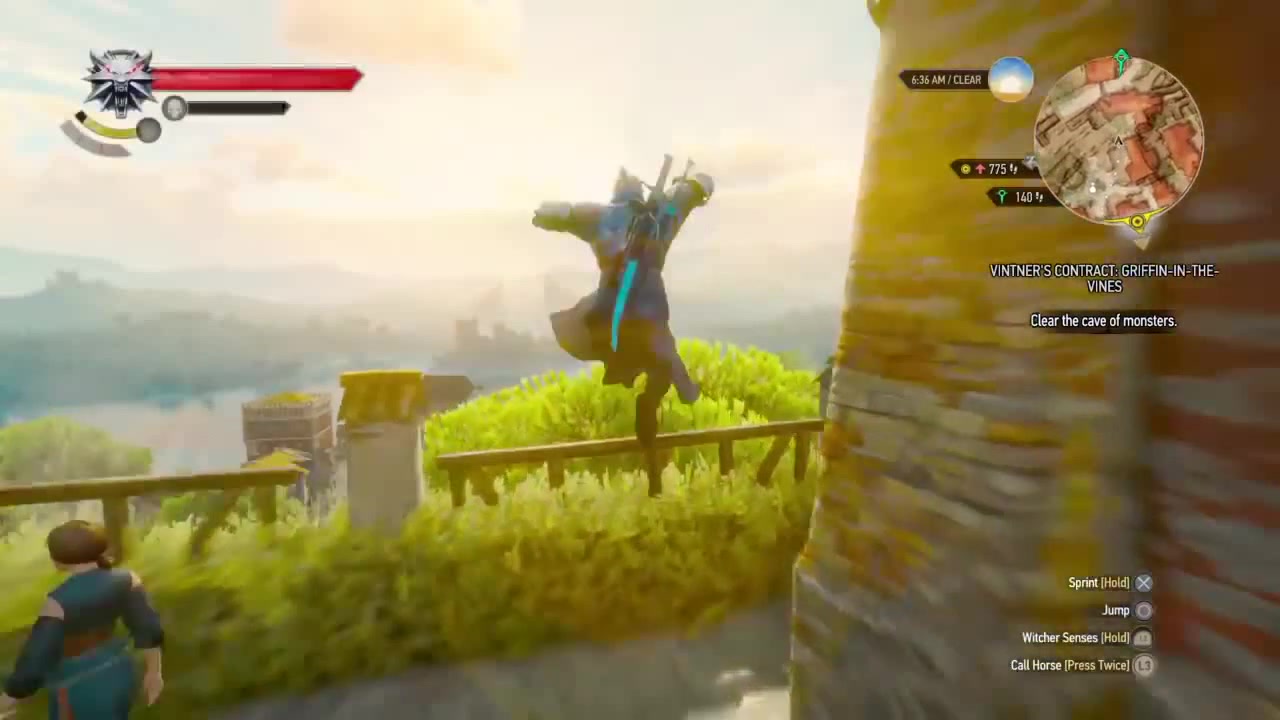Image resolution: width=1280 pixels, height=720 pixels.
Task: Click the sun weather icon
Action: 1010,79
